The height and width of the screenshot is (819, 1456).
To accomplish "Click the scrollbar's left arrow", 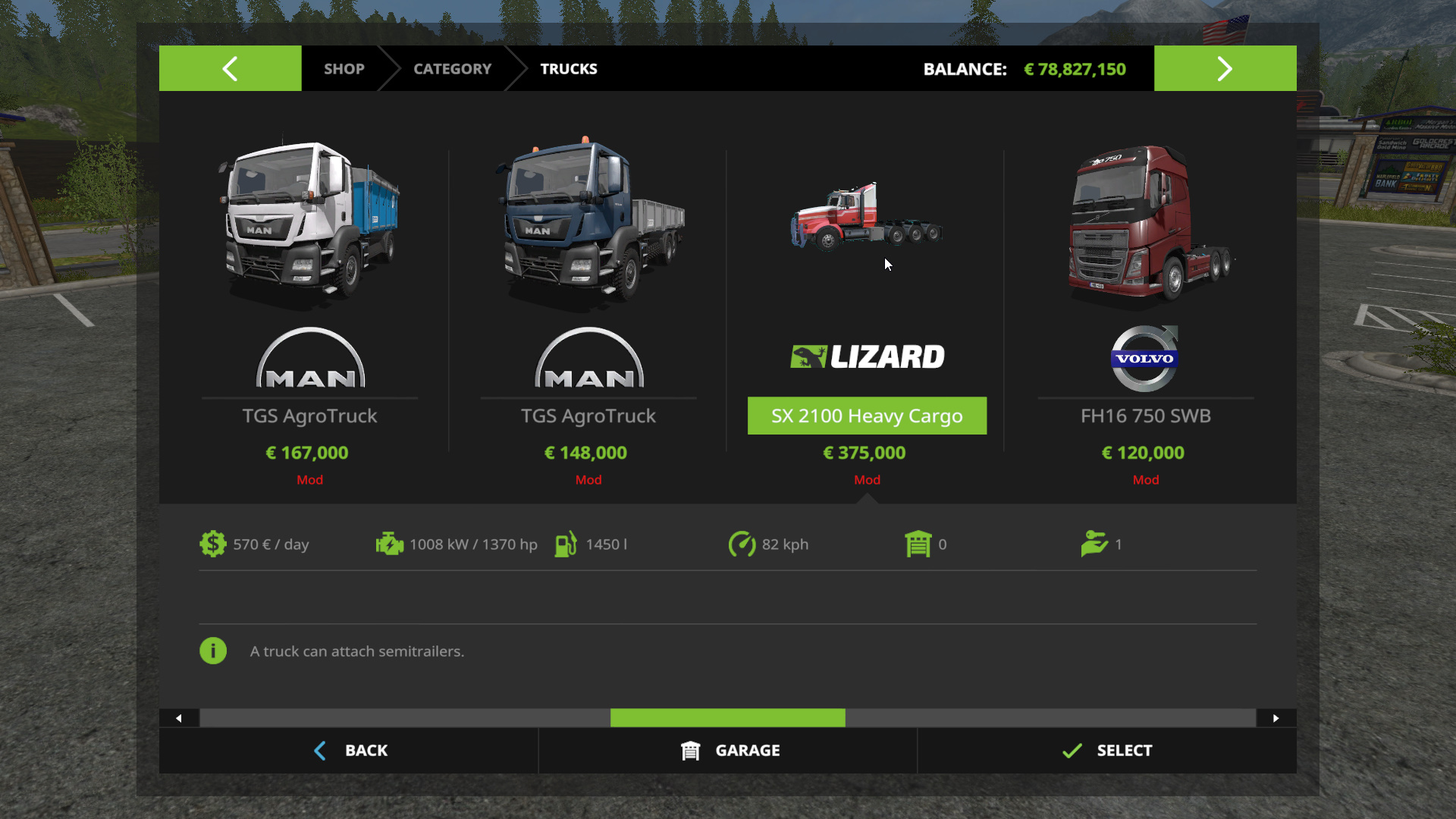I will pyautogui.click(x=179, y=718).
